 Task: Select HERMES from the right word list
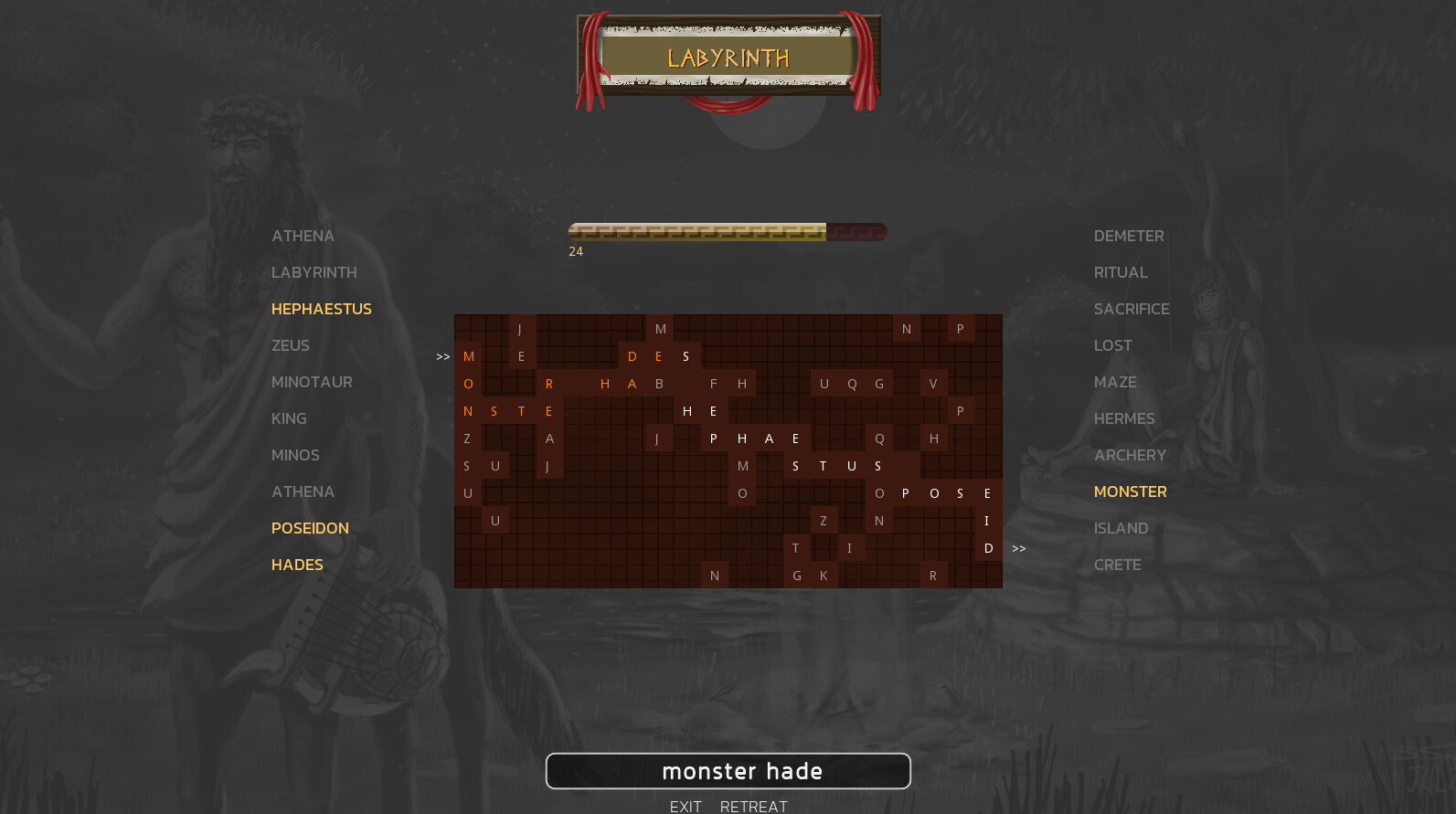pos(1124,418)
